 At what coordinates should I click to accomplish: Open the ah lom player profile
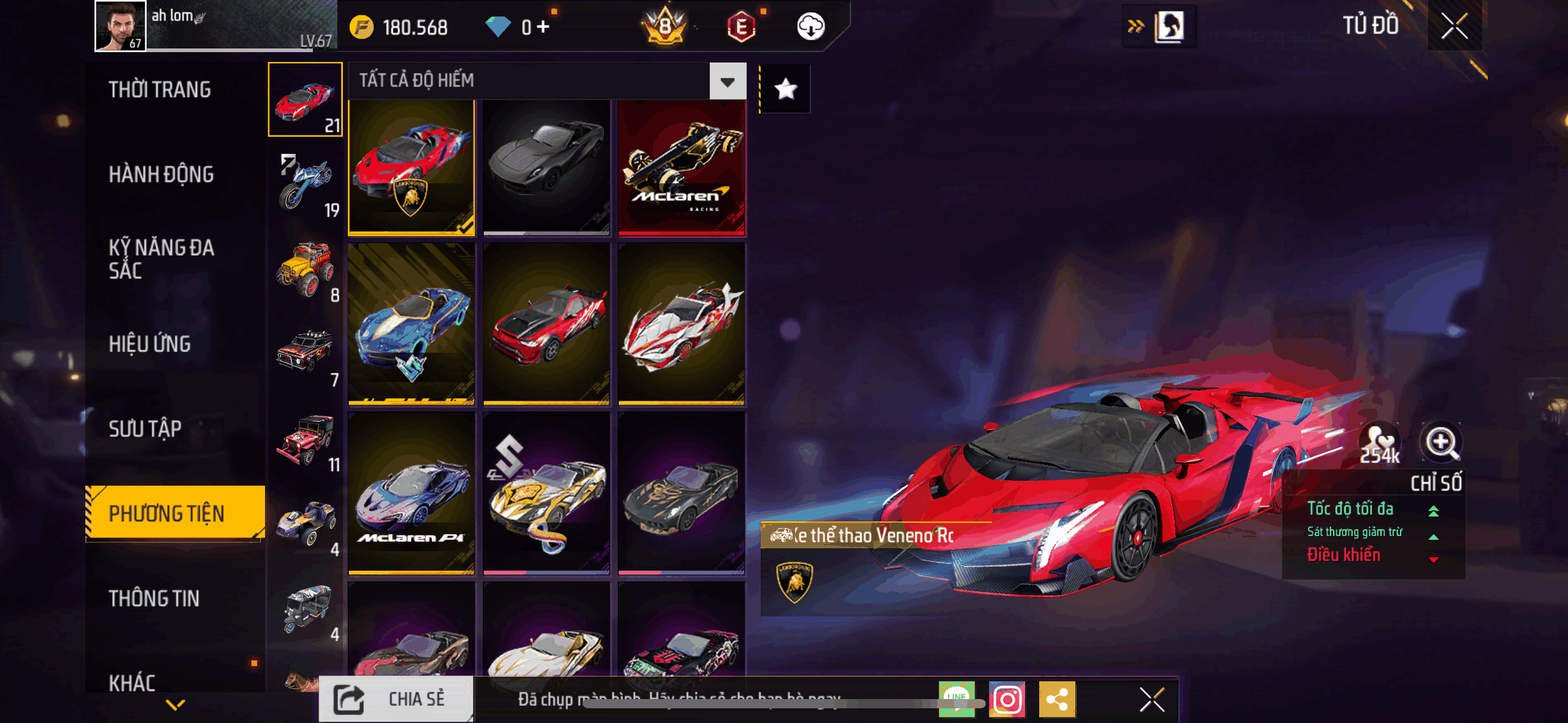pos(120,26)
